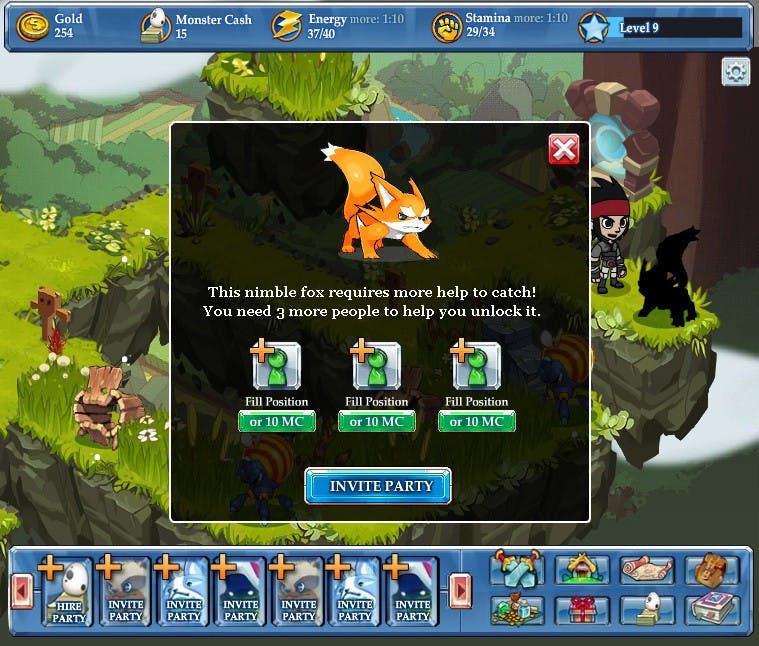
Task: Select the Hire Party egg slot
Action: pos(68,593)
